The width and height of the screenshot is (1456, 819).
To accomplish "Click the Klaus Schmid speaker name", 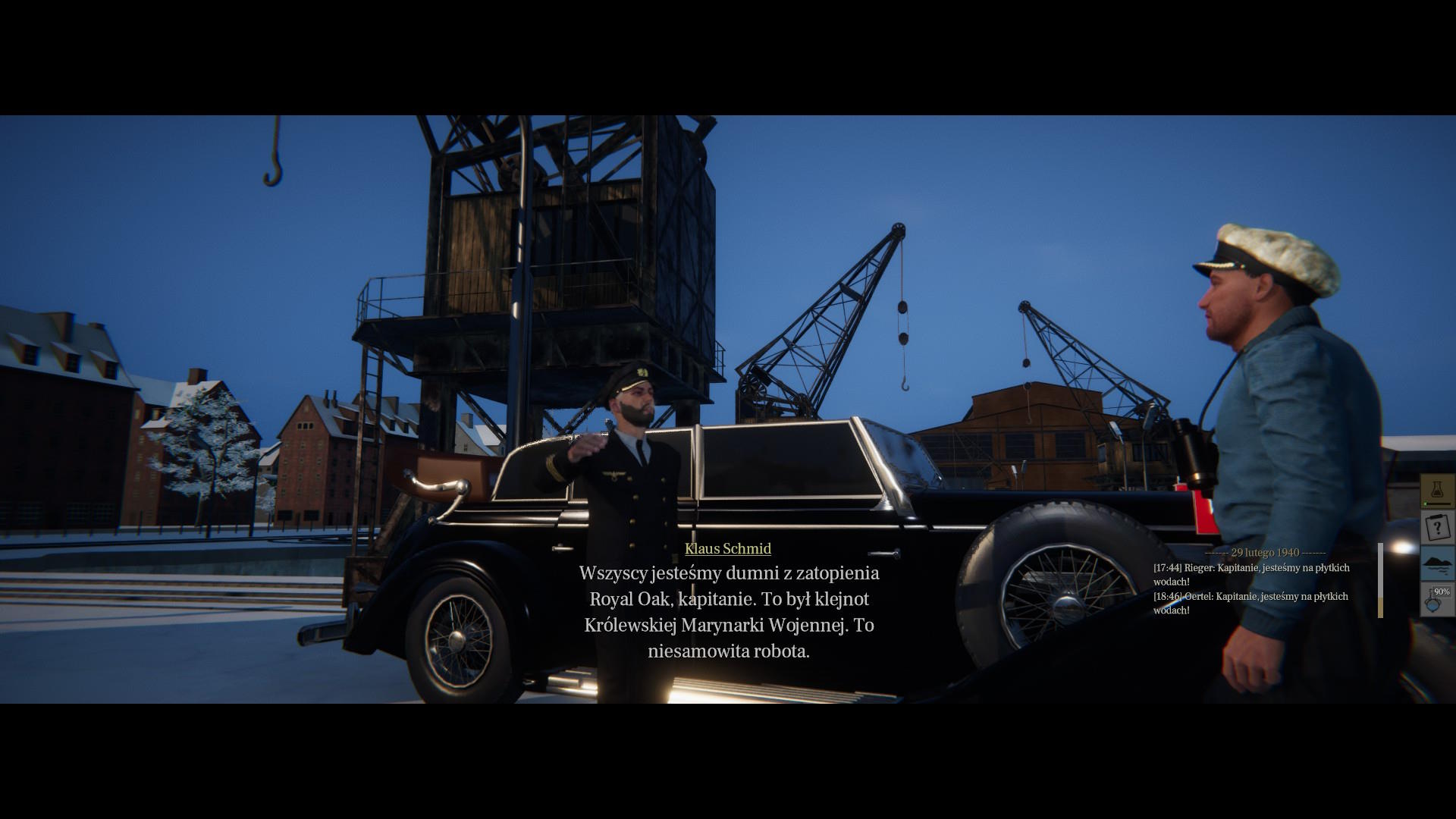I will 727,548.
